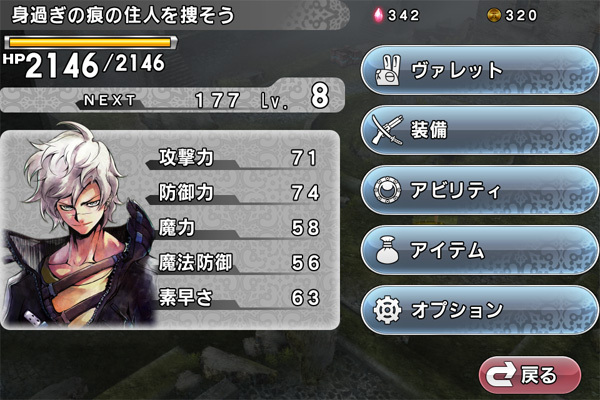Open the 装備 equipment menu
The width and height of the screenshot is (600, 400).
click(x=478, y=130)
